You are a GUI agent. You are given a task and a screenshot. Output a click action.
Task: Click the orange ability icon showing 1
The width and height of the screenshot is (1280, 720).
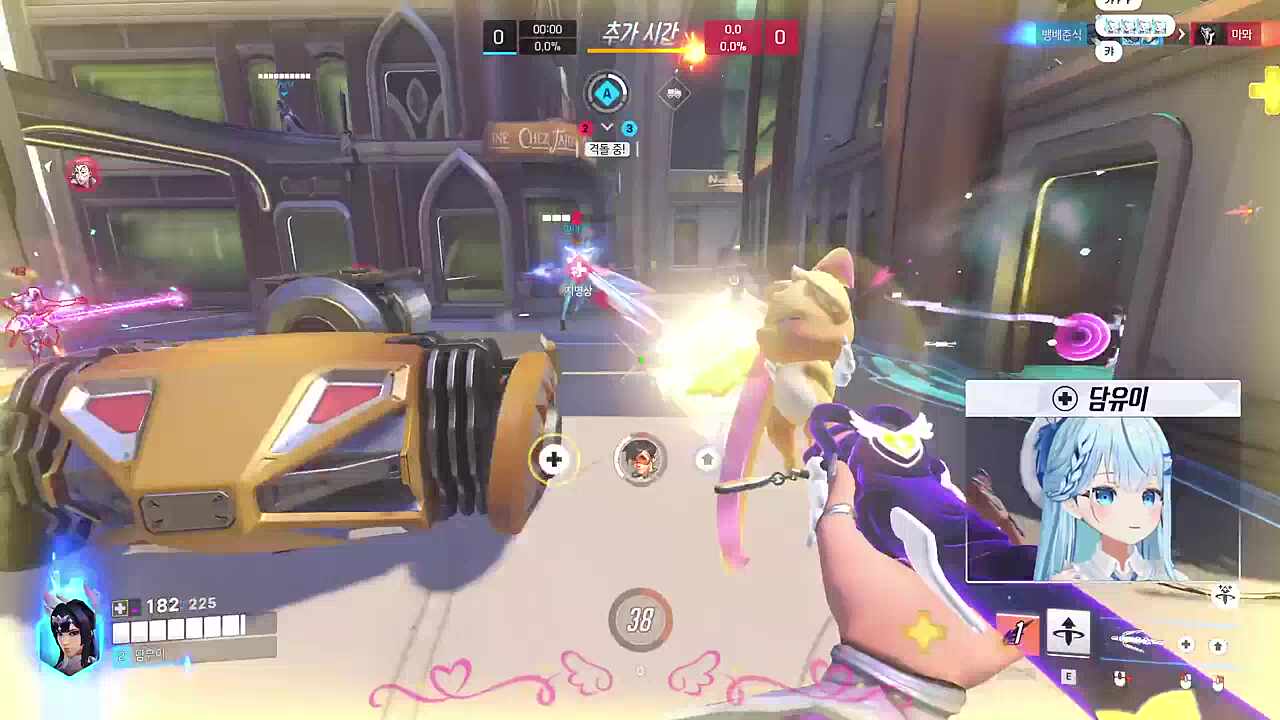click(x=1017, y=633)
